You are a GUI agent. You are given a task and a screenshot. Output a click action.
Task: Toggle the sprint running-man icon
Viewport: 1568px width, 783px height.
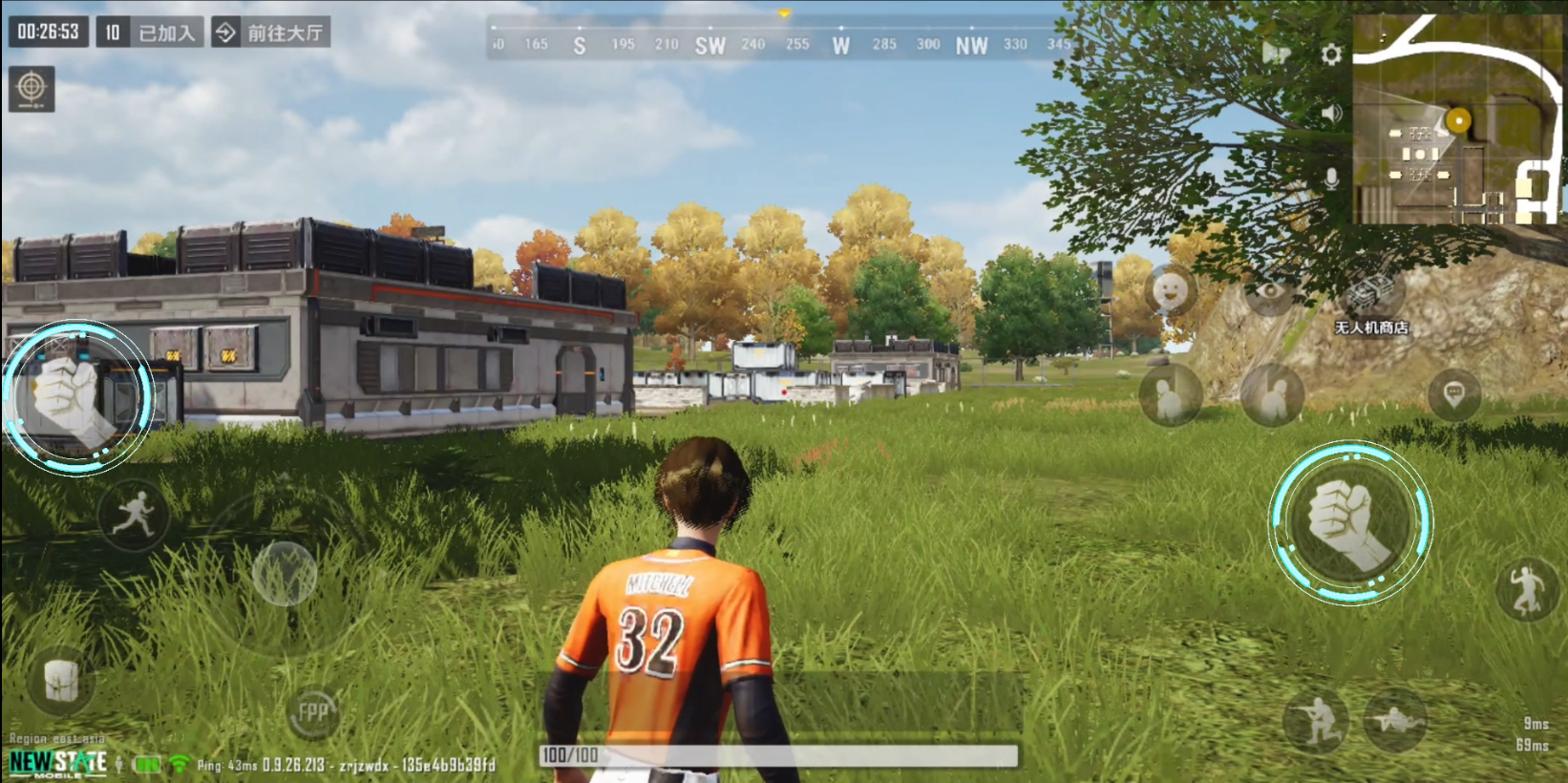coord(134,516)
